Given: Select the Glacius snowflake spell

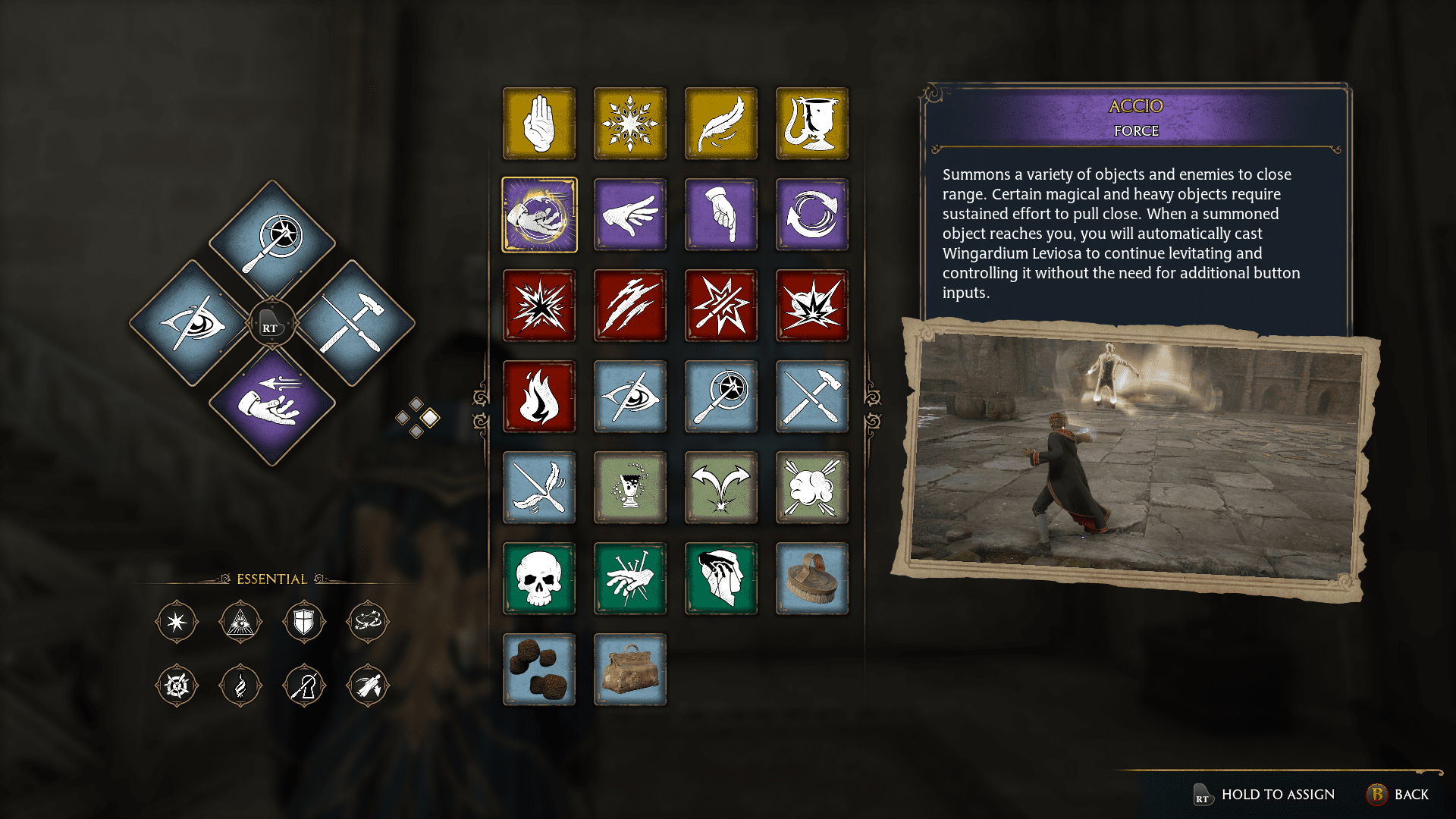Looking at the screenshot, I should click(630, 124).
